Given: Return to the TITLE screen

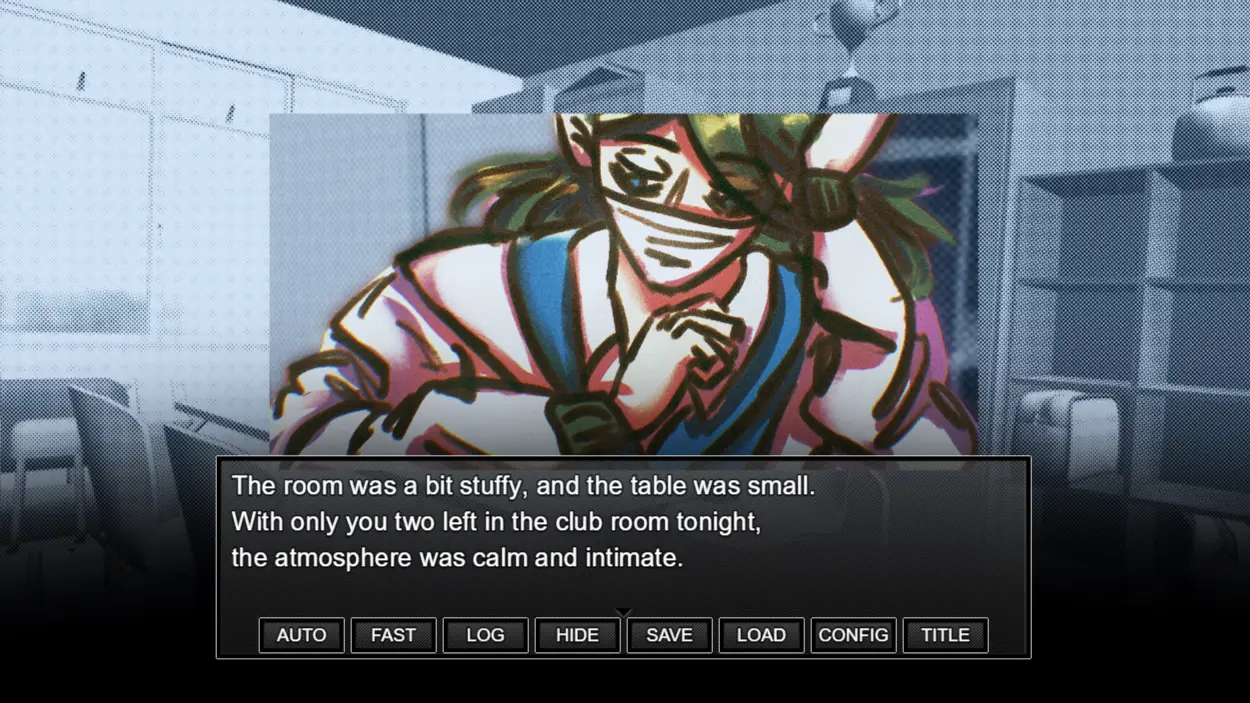Looking at the screenshot, I should [x=945, y=635].
